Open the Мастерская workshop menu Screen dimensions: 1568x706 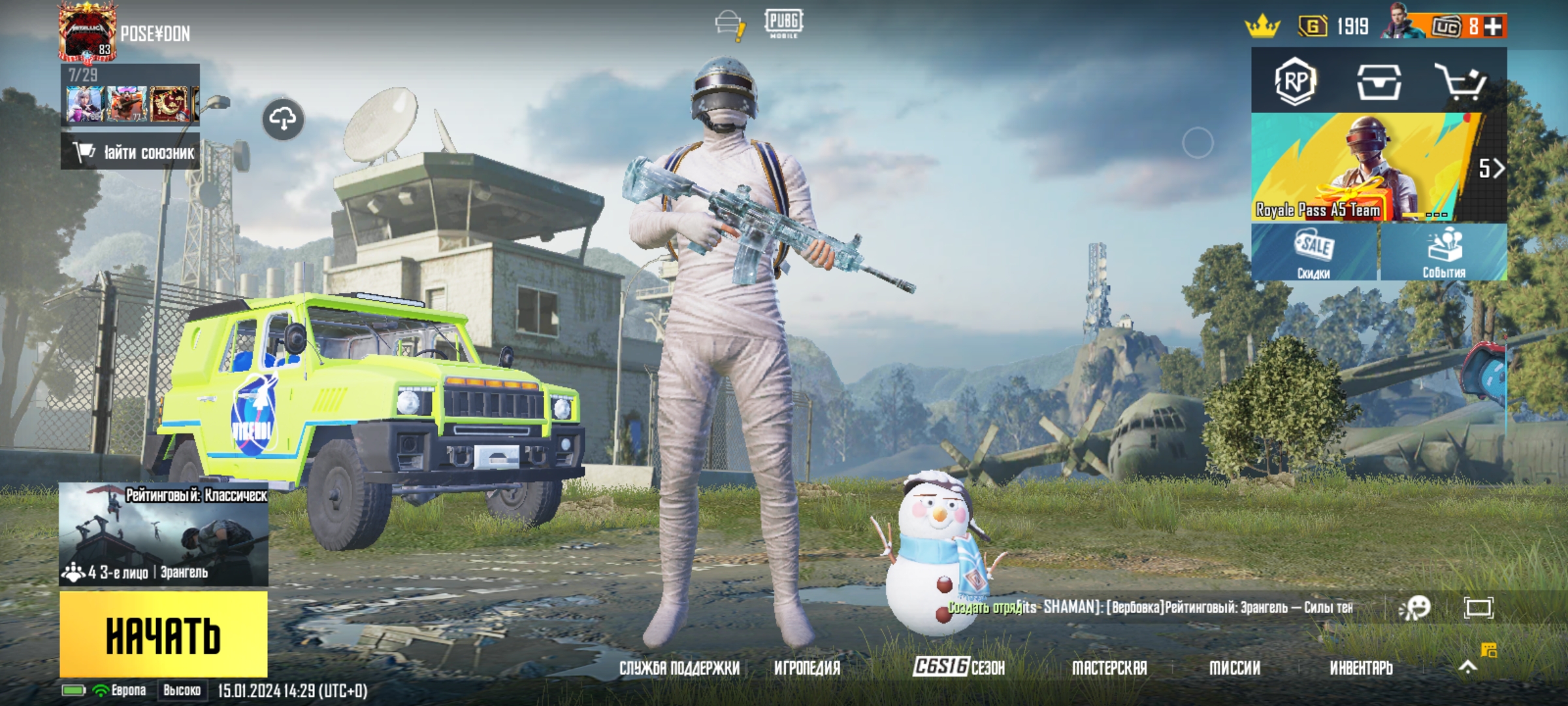pos(1109,667)
